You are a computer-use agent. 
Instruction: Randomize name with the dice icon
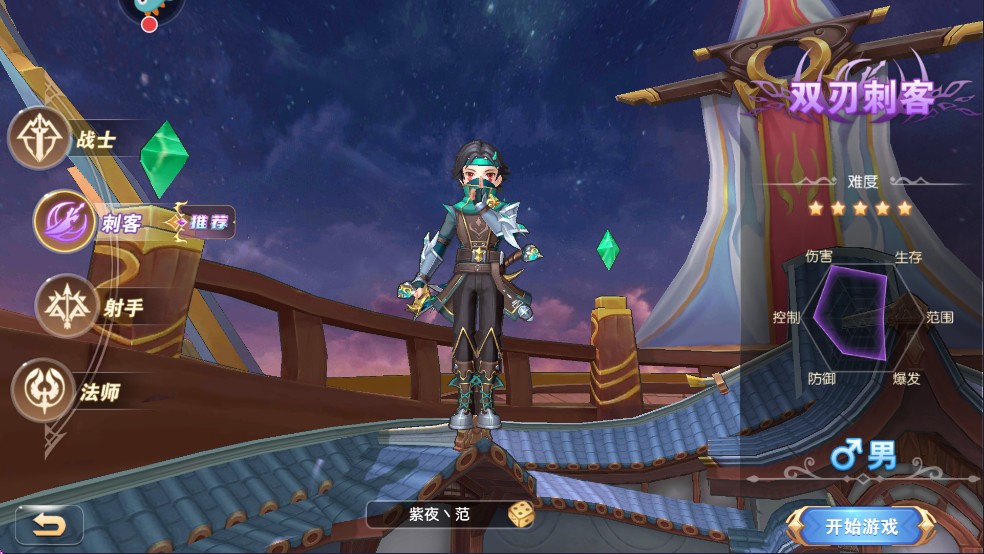tap(521, 515)
